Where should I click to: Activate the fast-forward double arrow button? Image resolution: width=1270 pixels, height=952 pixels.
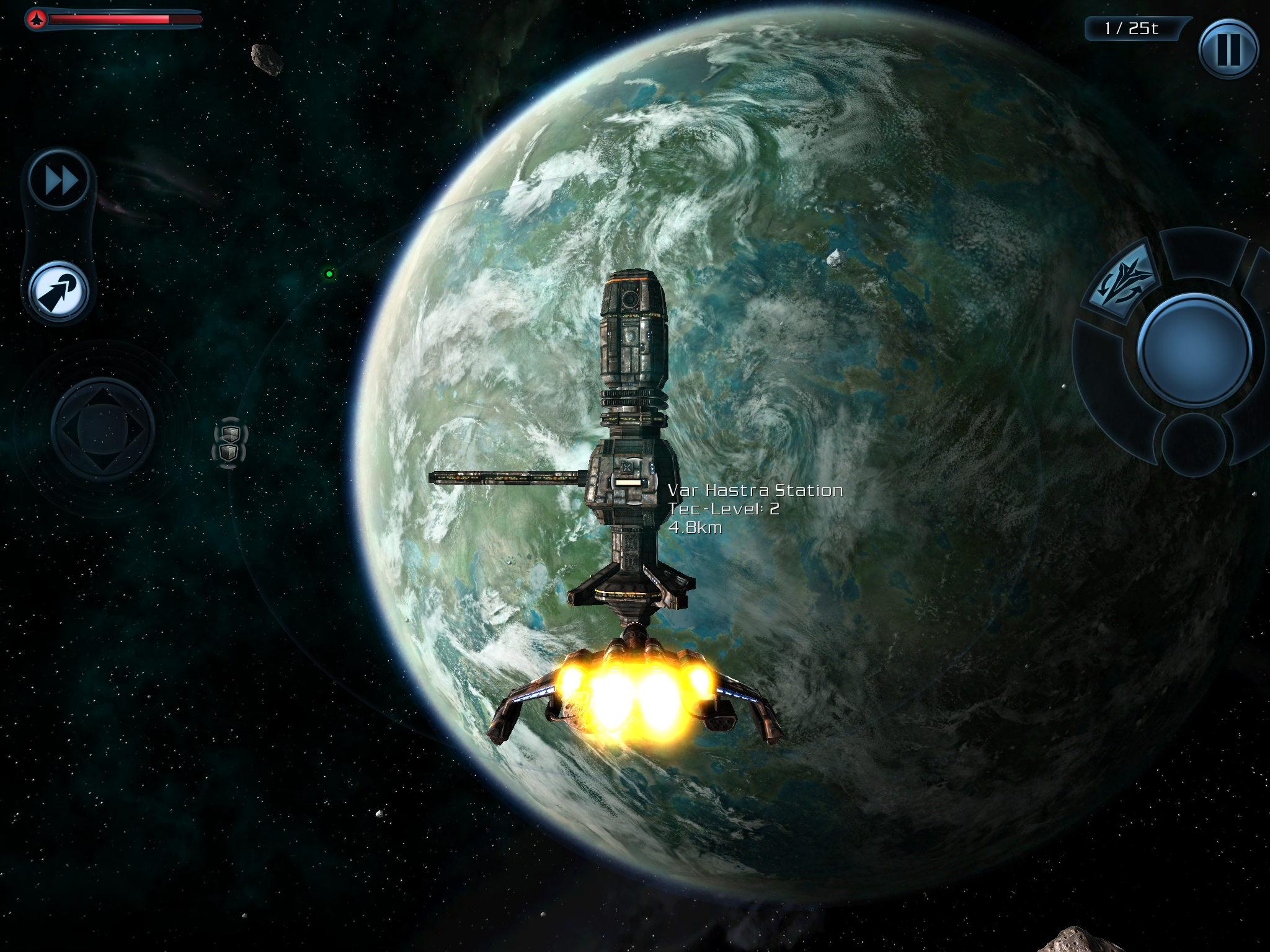click(x=60, y=181)
